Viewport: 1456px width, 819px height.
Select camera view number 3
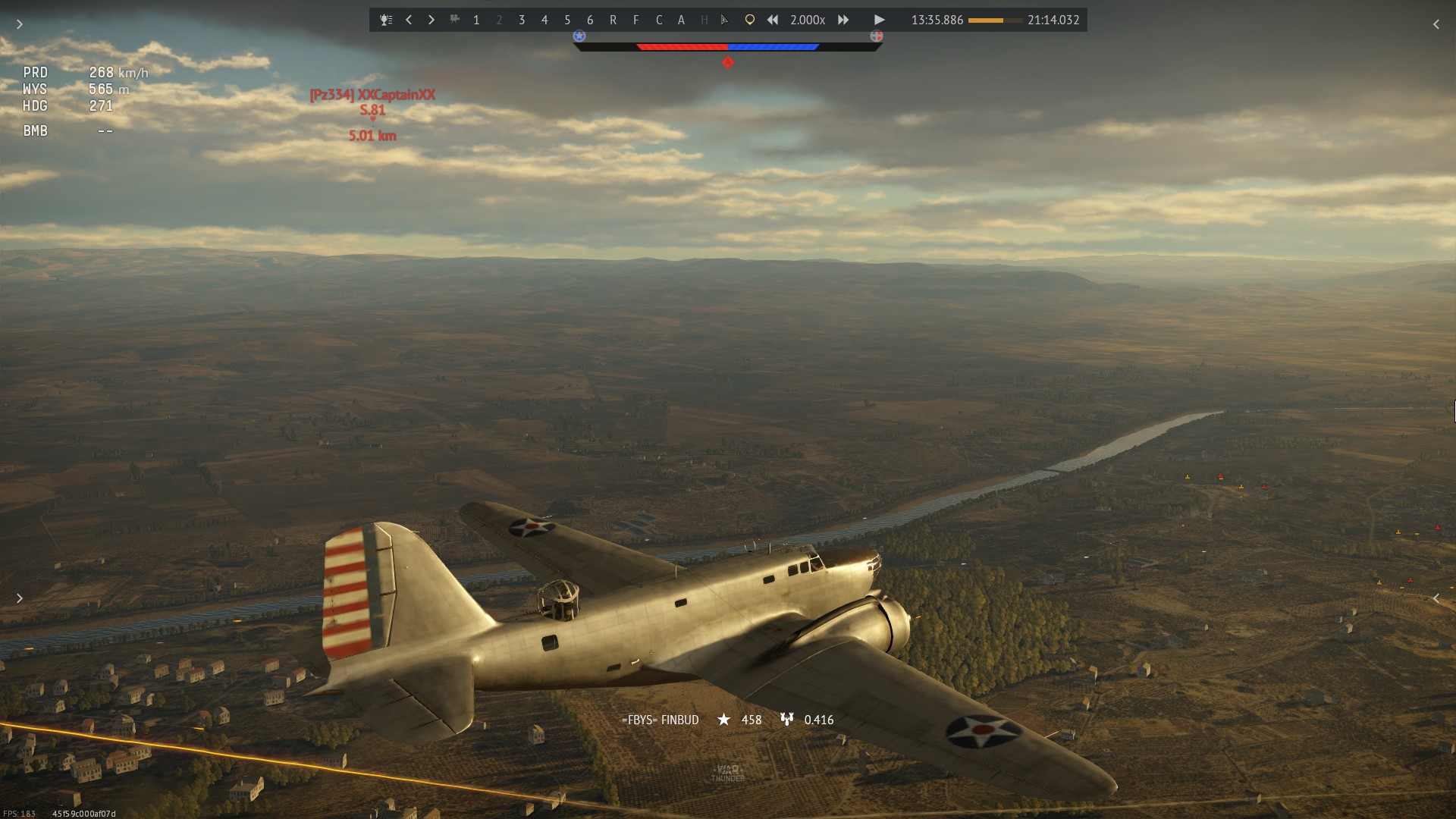[x=522, y=20]
